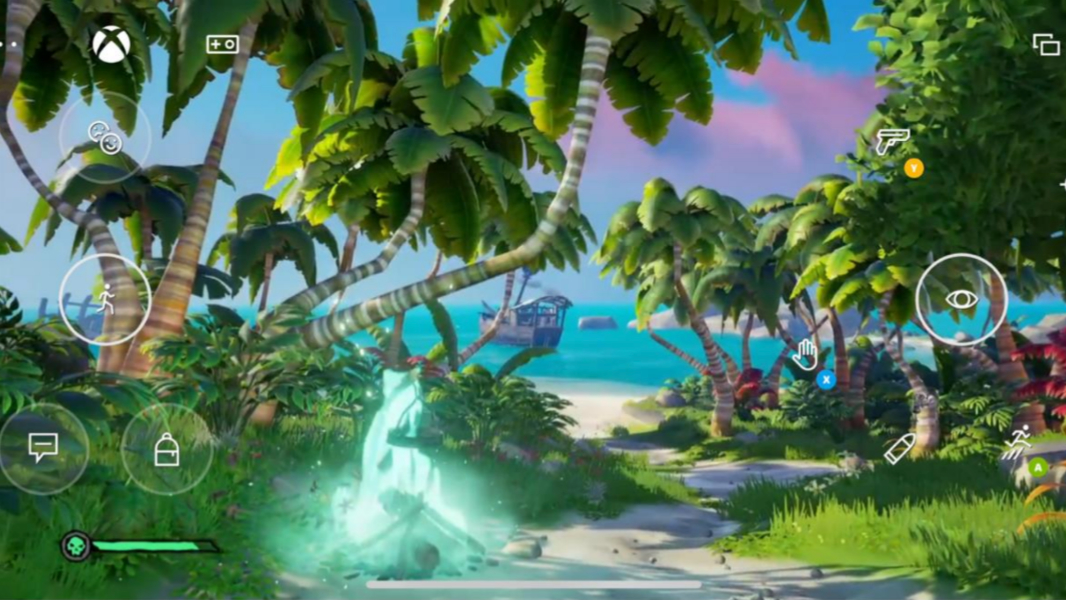This screenshot has width=1066, height=600.
Task: Tap the jumping figure icon
Action: click(1017, 442)
